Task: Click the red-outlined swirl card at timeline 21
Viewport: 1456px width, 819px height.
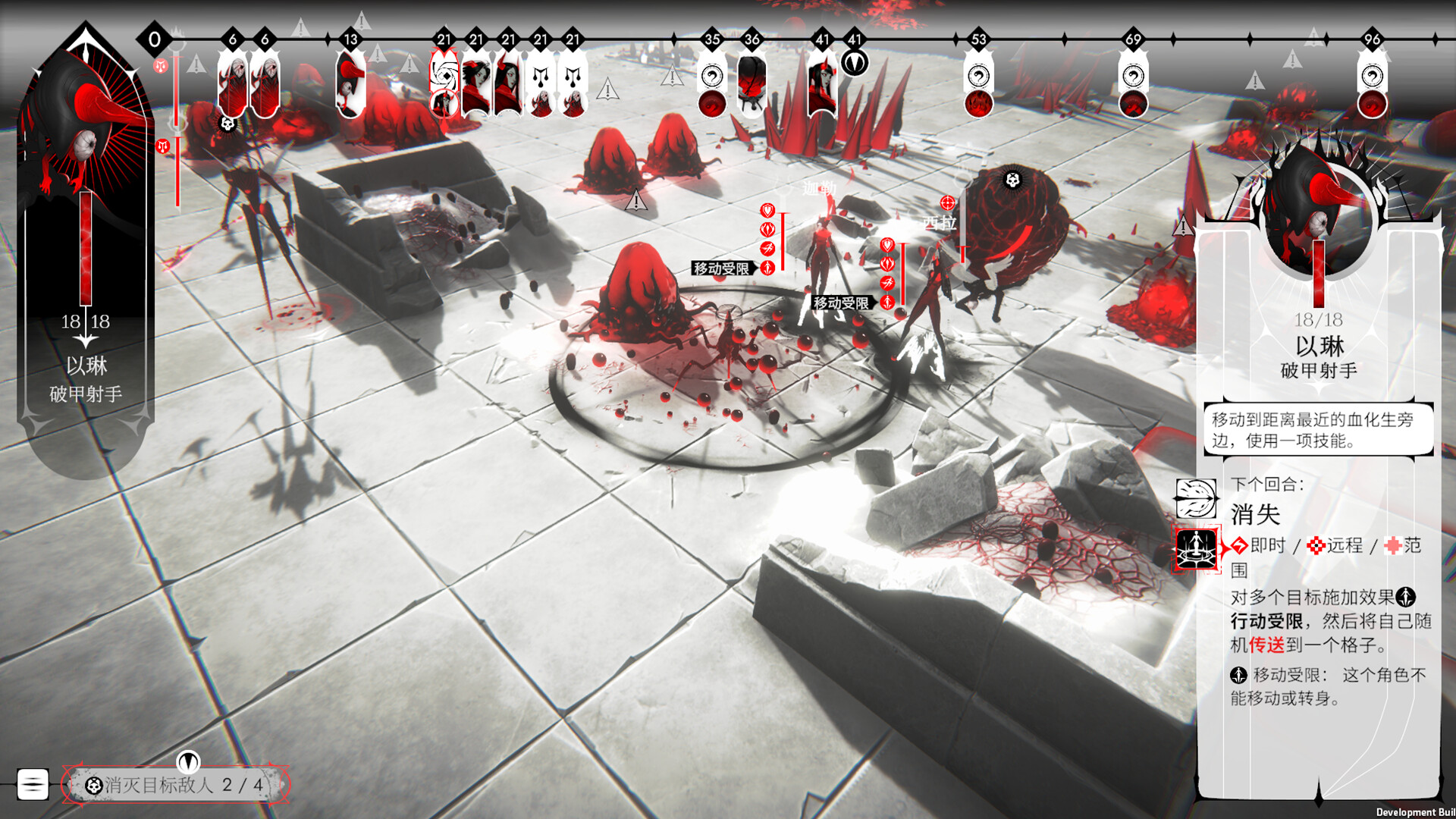Action: click(444, 85)
